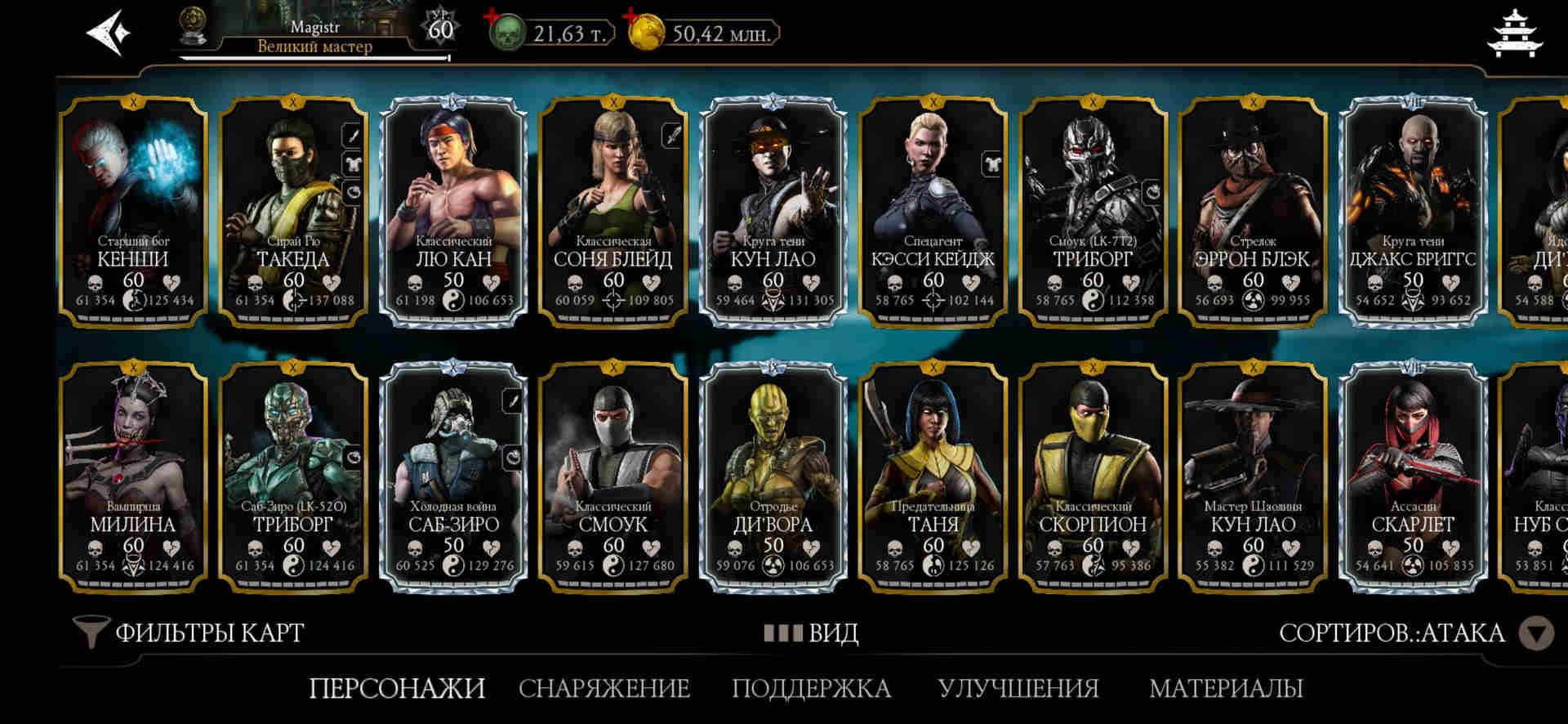The width and height of the screenshot is (1568, 724).
Task: Open the Милина character card
Action: point(133,476)
